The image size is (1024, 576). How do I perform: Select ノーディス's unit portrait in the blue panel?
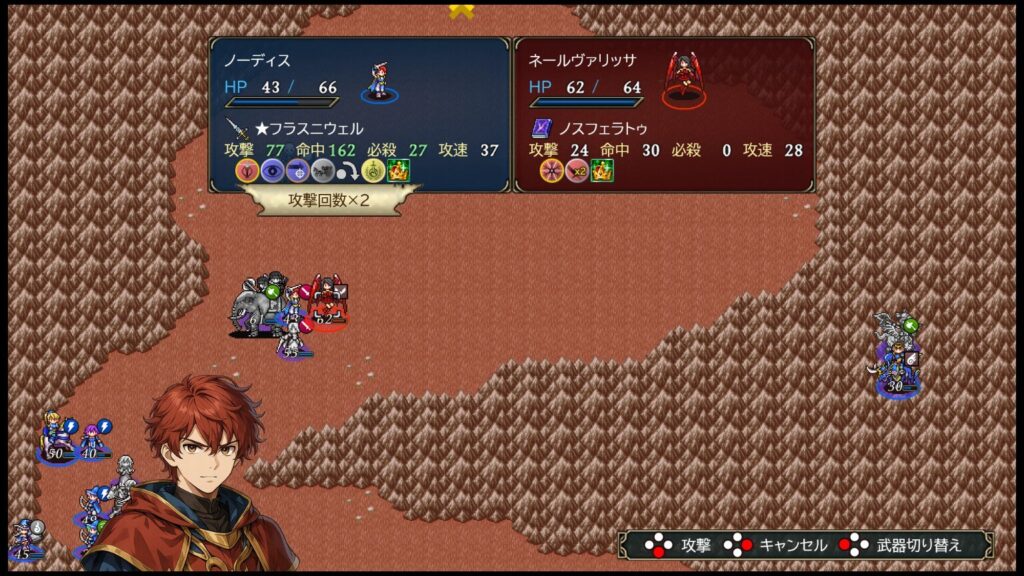[x=380, y=80]
